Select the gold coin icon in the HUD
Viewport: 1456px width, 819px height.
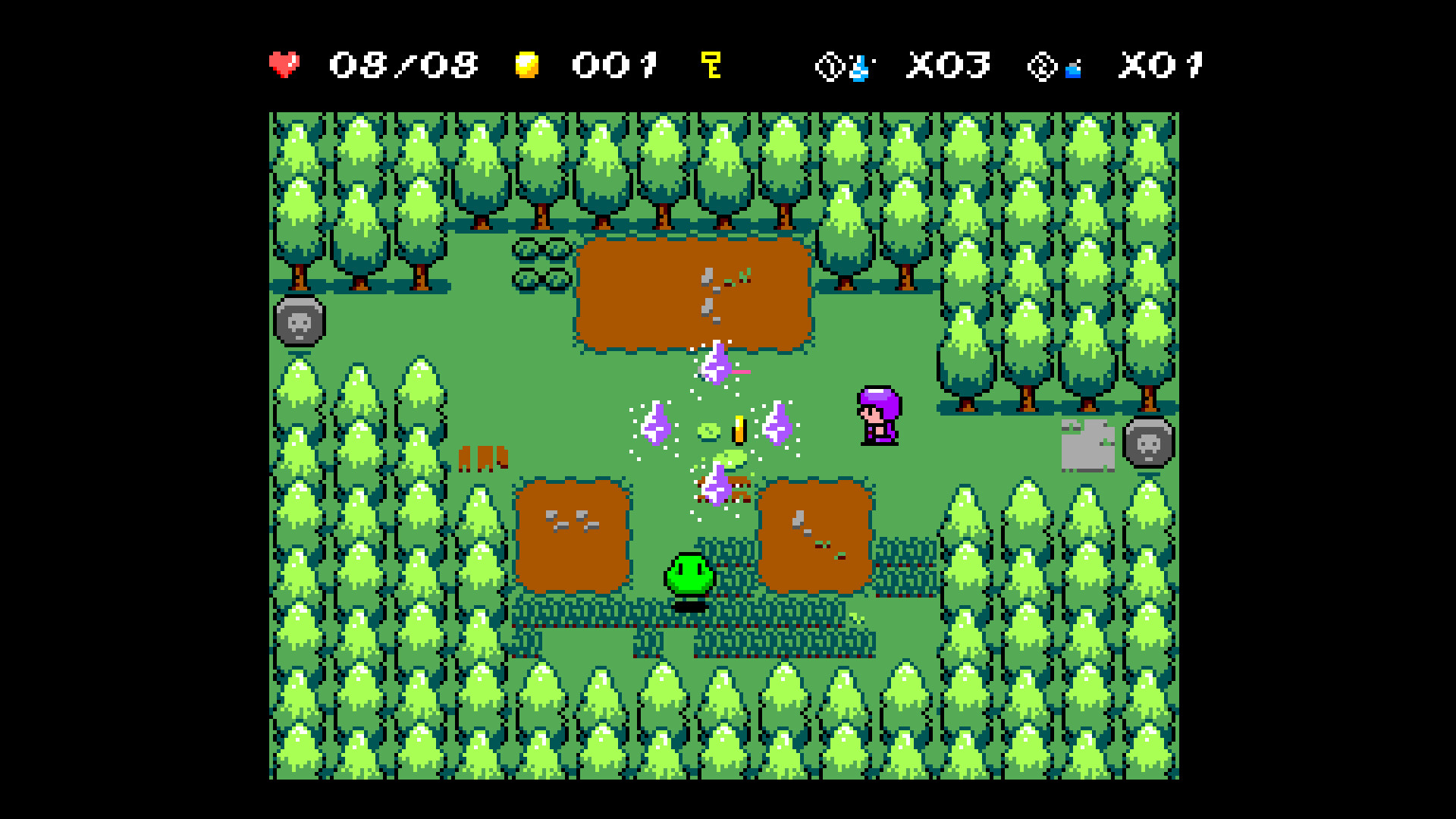pyautogui.click(x=528, y=64)
